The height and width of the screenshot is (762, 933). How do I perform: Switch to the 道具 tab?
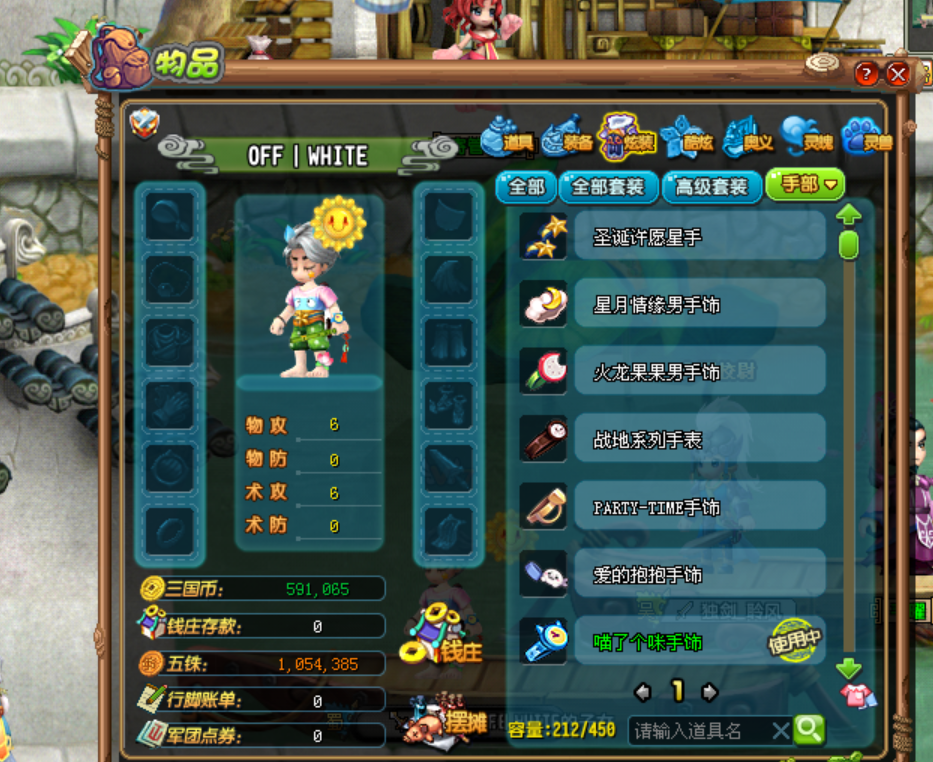point(508,141)
